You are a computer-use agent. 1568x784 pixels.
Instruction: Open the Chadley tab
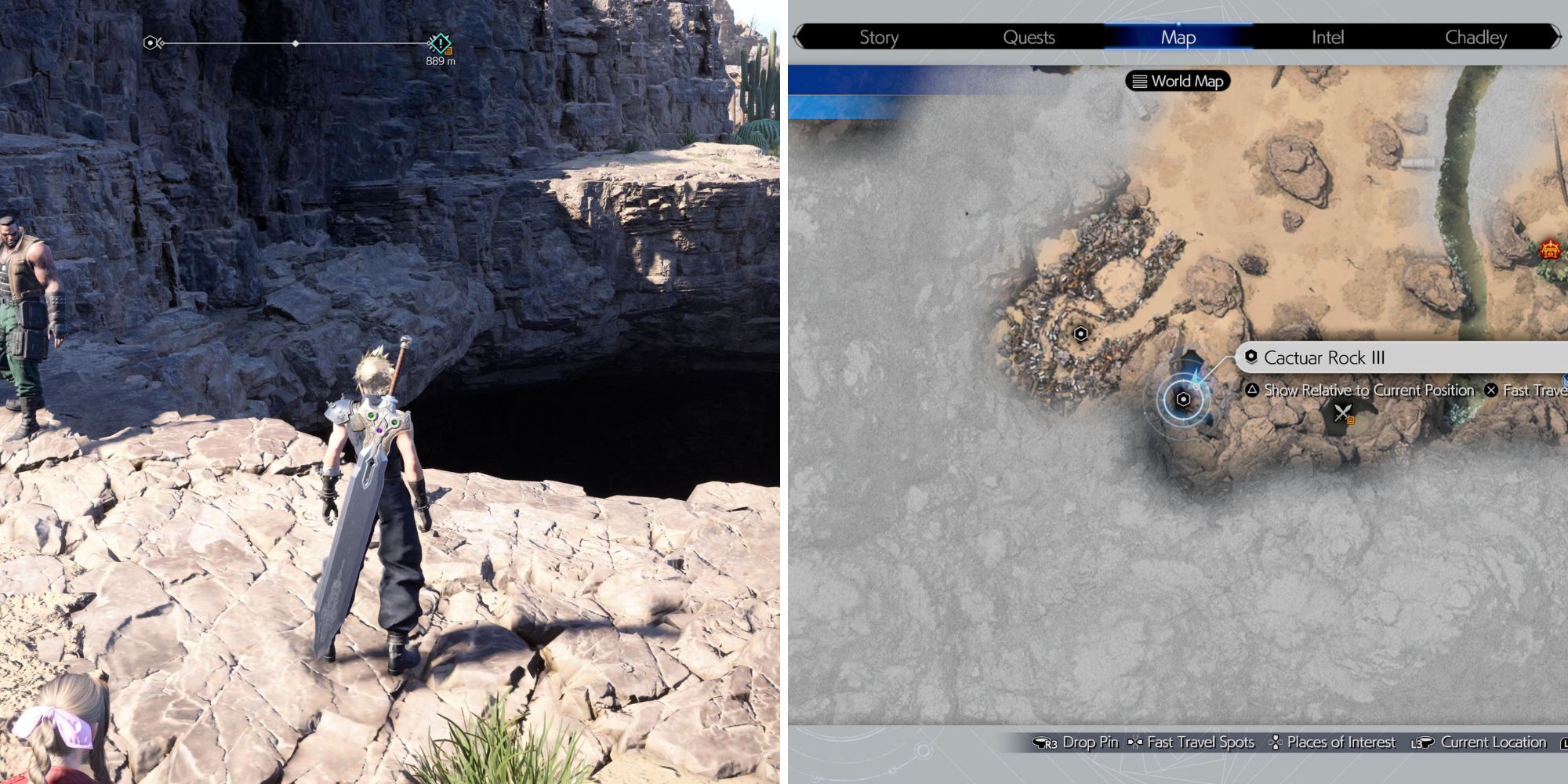click(1475, 37)
